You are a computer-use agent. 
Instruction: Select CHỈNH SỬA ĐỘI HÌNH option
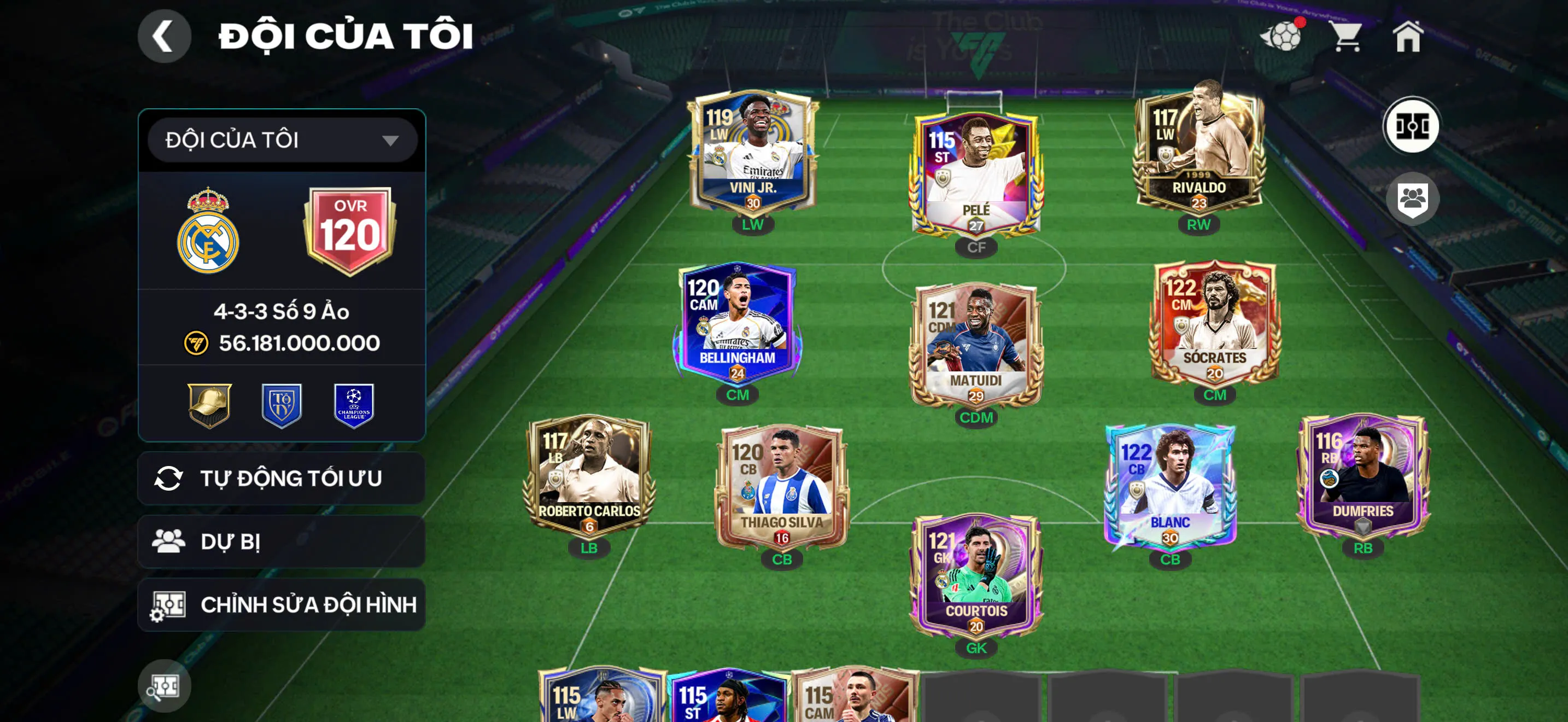tap(282, 605)
